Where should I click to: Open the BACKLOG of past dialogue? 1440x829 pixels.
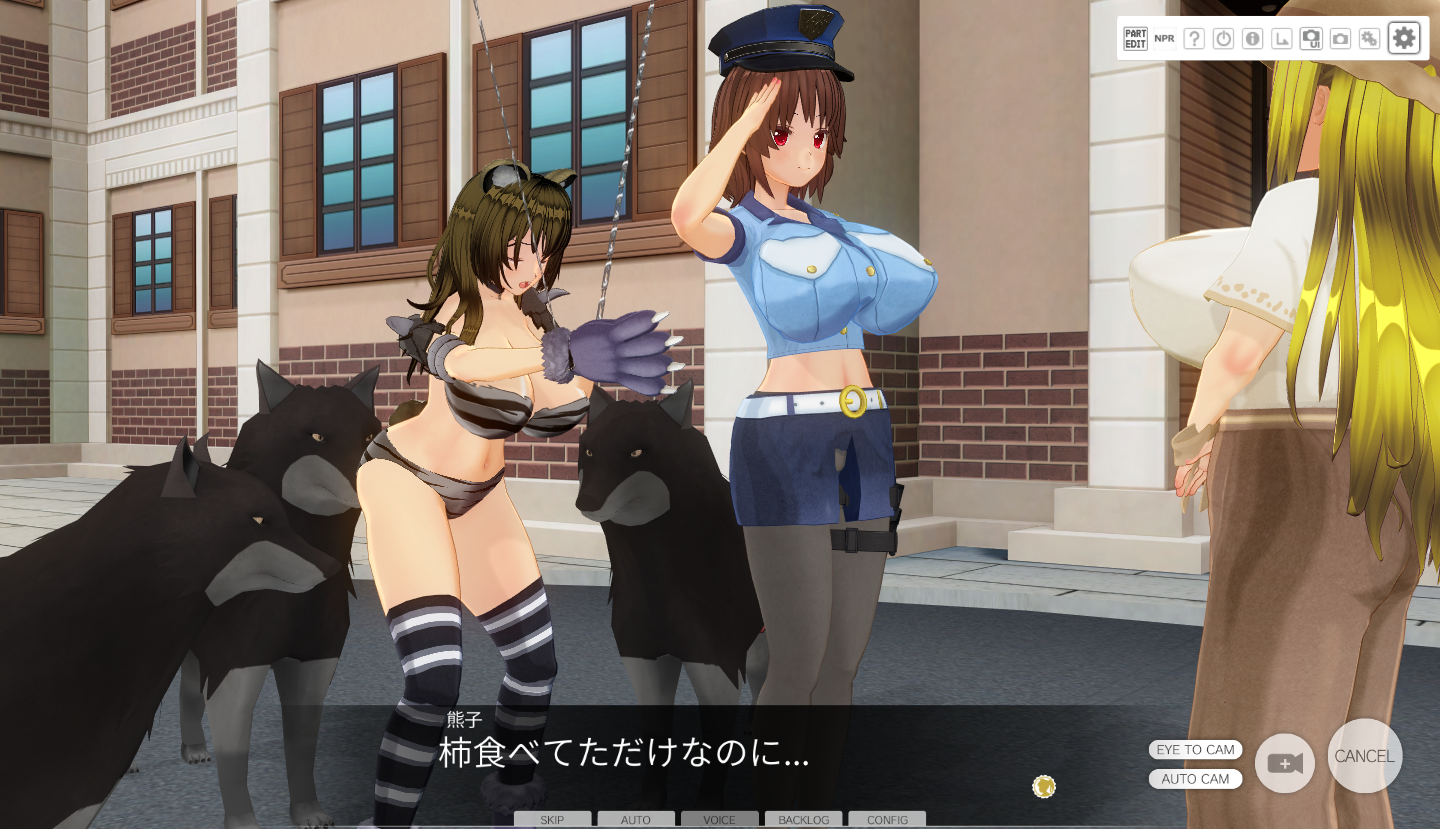coord(804,819)
